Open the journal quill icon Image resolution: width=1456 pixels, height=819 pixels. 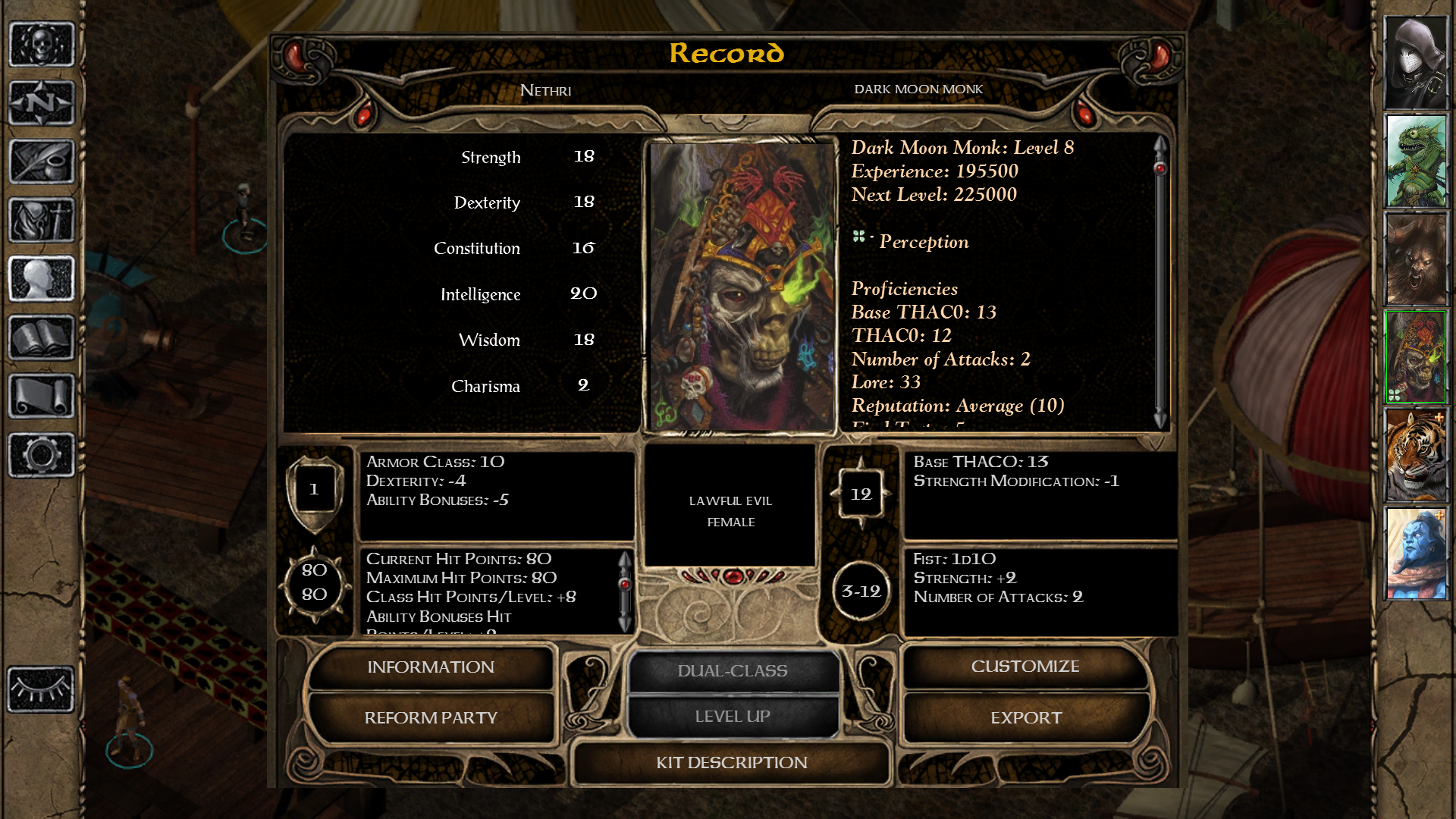(42, 162)
